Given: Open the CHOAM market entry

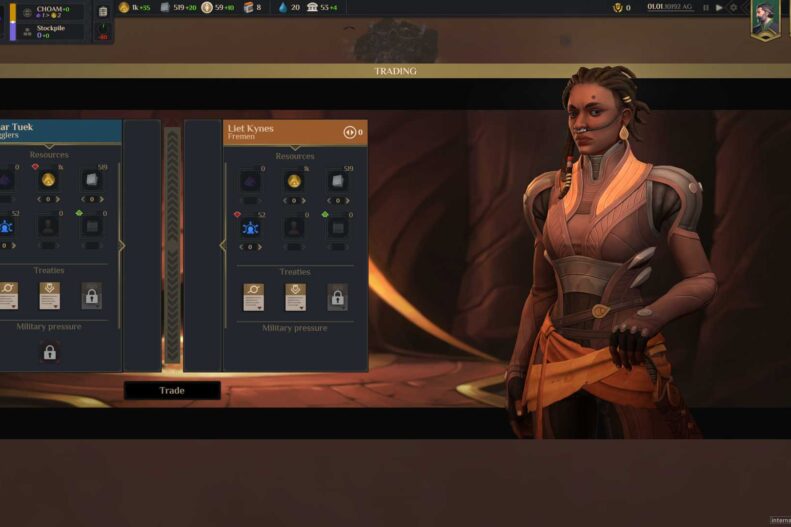Looking at the screenshot, I should [x=50, y=12].
